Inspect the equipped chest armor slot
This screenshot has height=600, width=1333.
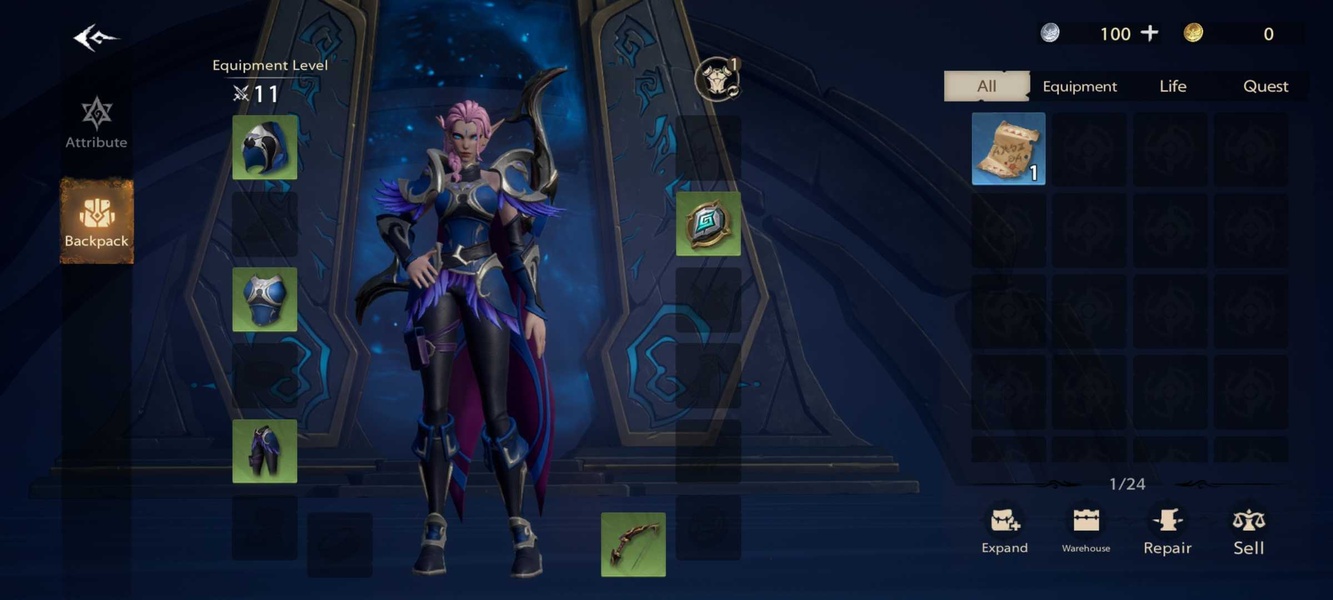click(265, 299)
